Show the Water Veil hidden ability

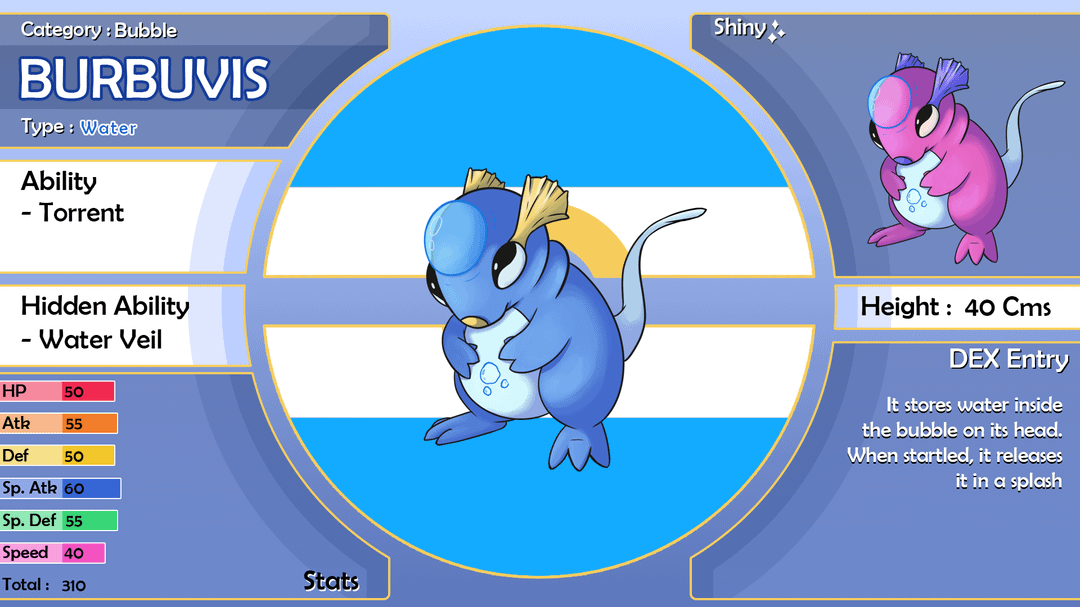[100, 340]
